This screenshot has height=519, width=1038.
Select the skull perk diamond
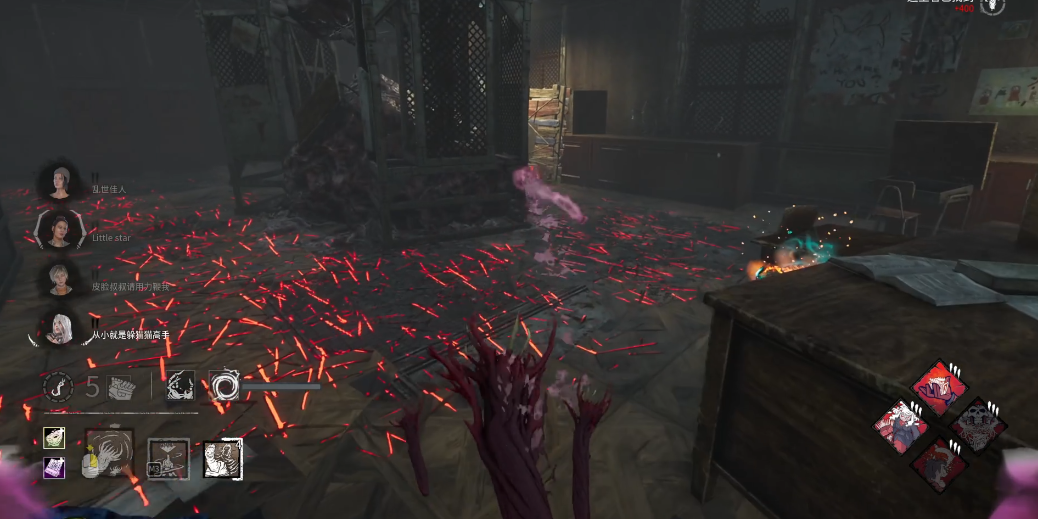point(978,425)
